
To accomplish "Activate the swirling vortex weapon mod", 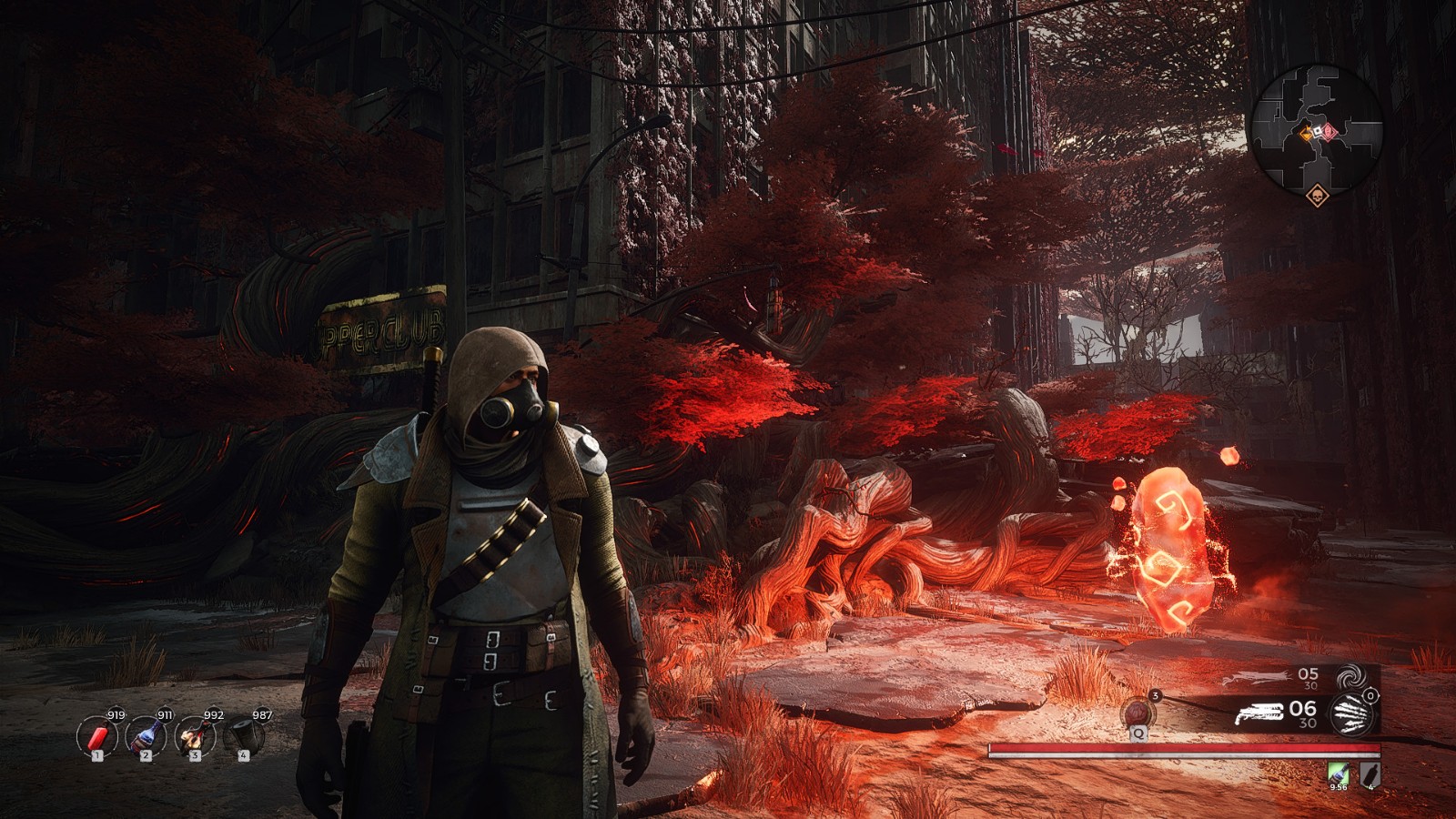I will pyautogui.click(x=1349, y=678).
